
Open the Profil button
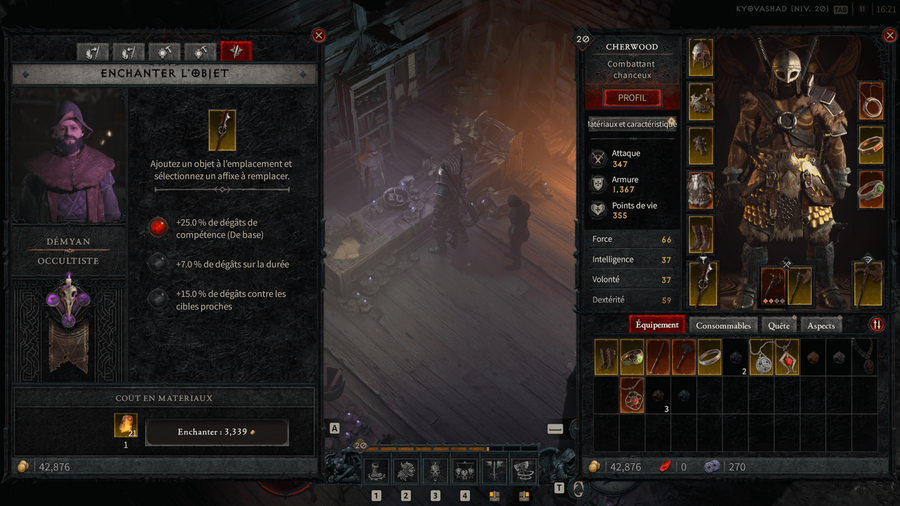click(x=631, y=98)
